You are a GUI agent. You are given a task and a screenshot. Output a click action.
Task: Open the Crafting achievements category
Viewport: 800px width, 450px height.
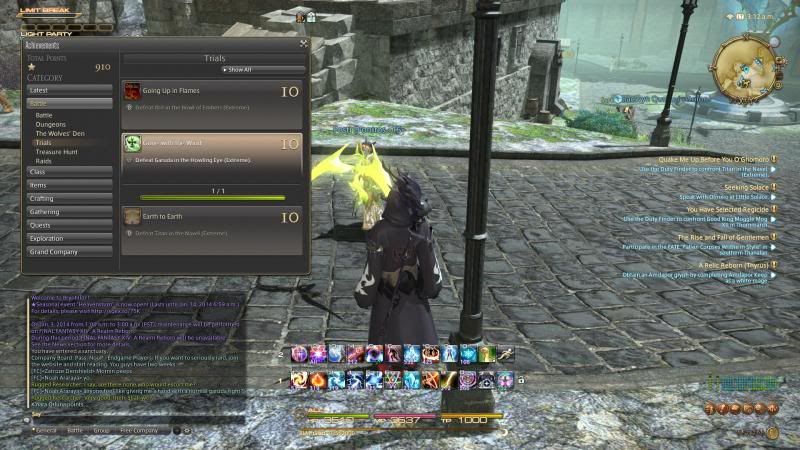(68, 198)
